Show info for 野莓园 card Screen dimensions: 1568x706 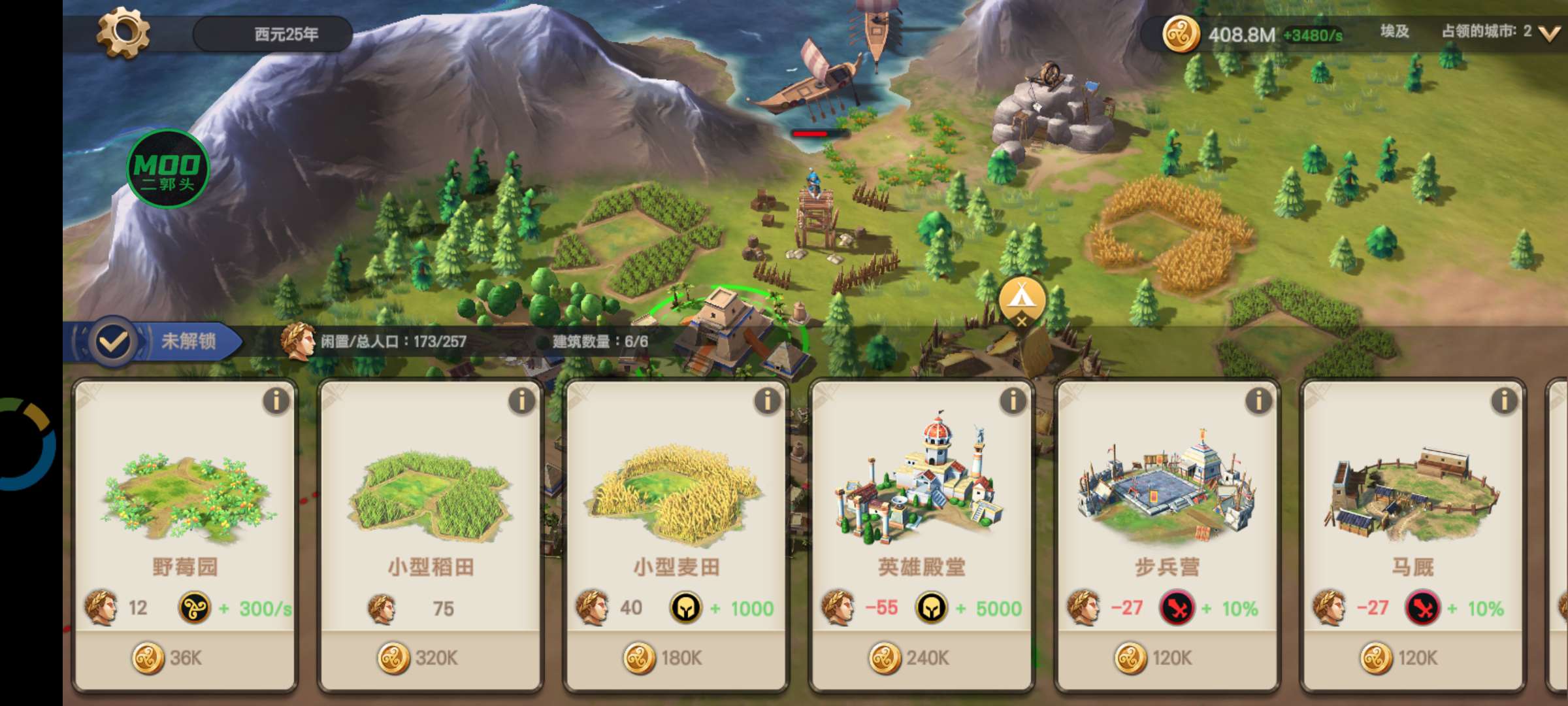[276, 401]
